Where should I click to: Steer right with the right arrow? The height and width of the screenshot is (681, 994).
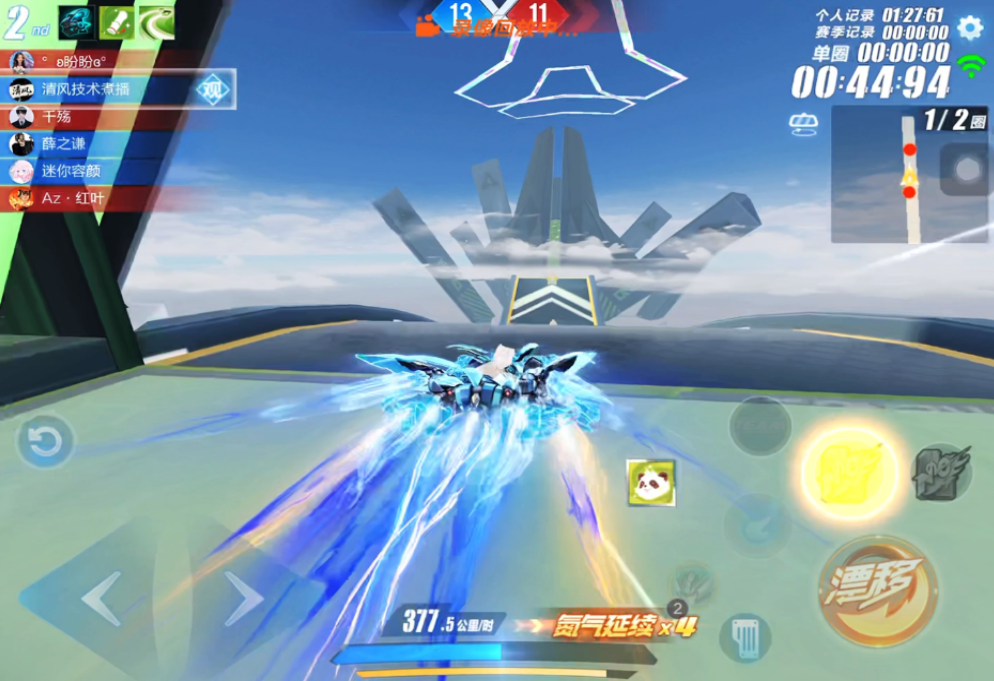point(242,599)
